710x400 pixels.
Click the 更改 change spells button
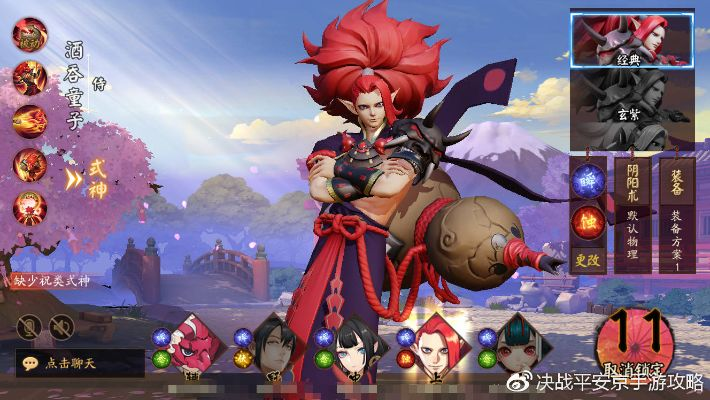point(588,258)
